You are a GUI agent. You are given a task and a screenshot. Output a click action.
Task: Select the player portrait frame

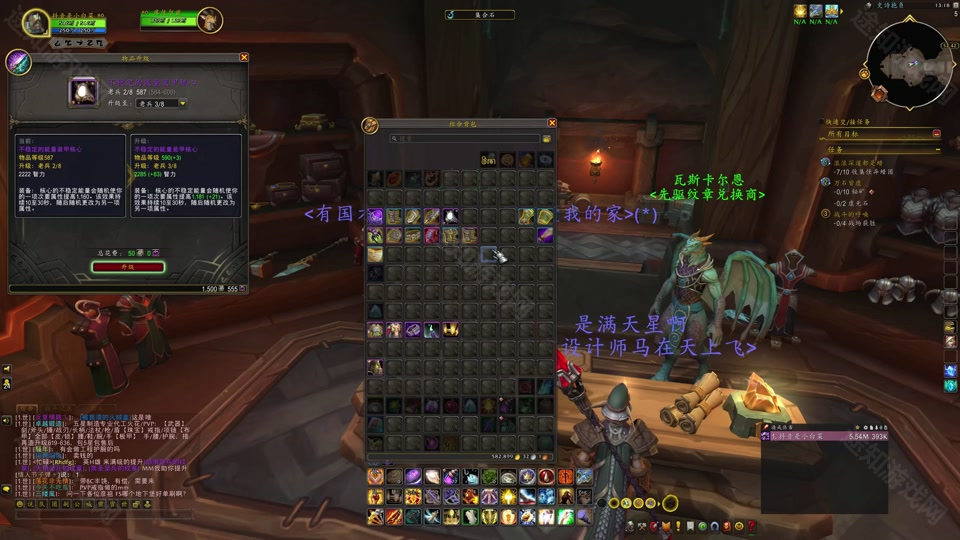coord(37,23)
